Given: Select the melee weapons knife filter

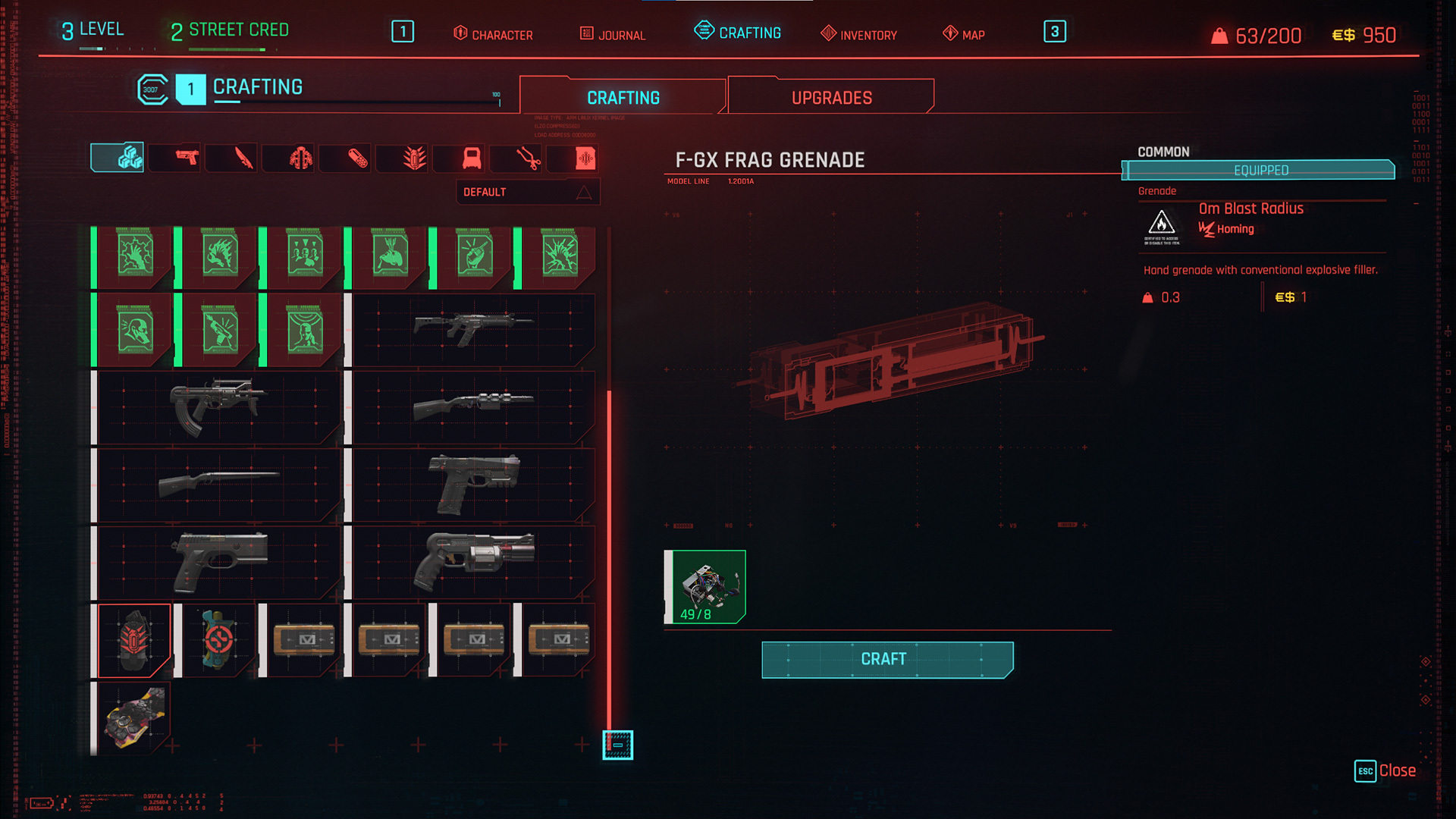Looking at the screenshot, I should click(x=231, y=158).
